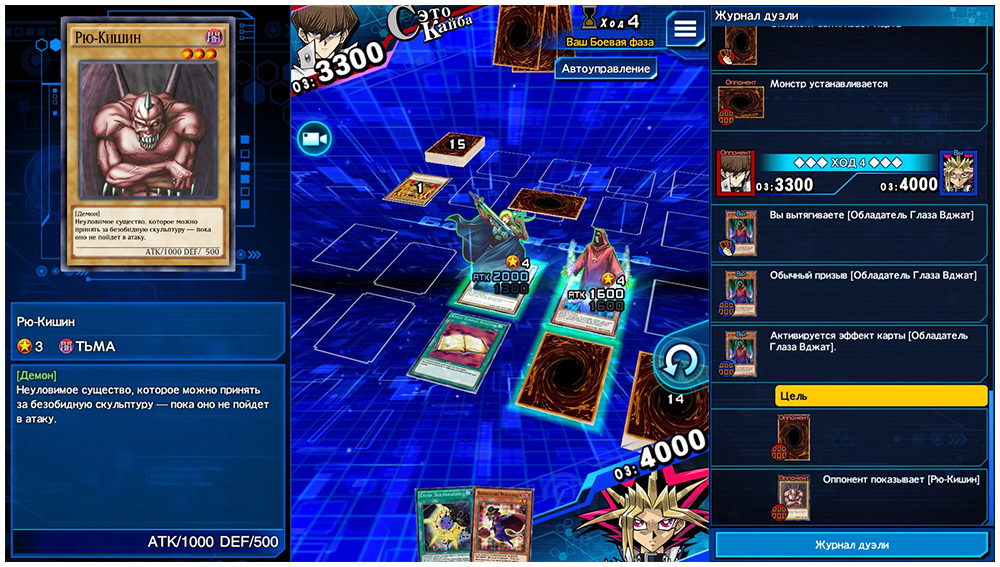
Task: Switch the camera view icon
Action: tap(315, 139)
